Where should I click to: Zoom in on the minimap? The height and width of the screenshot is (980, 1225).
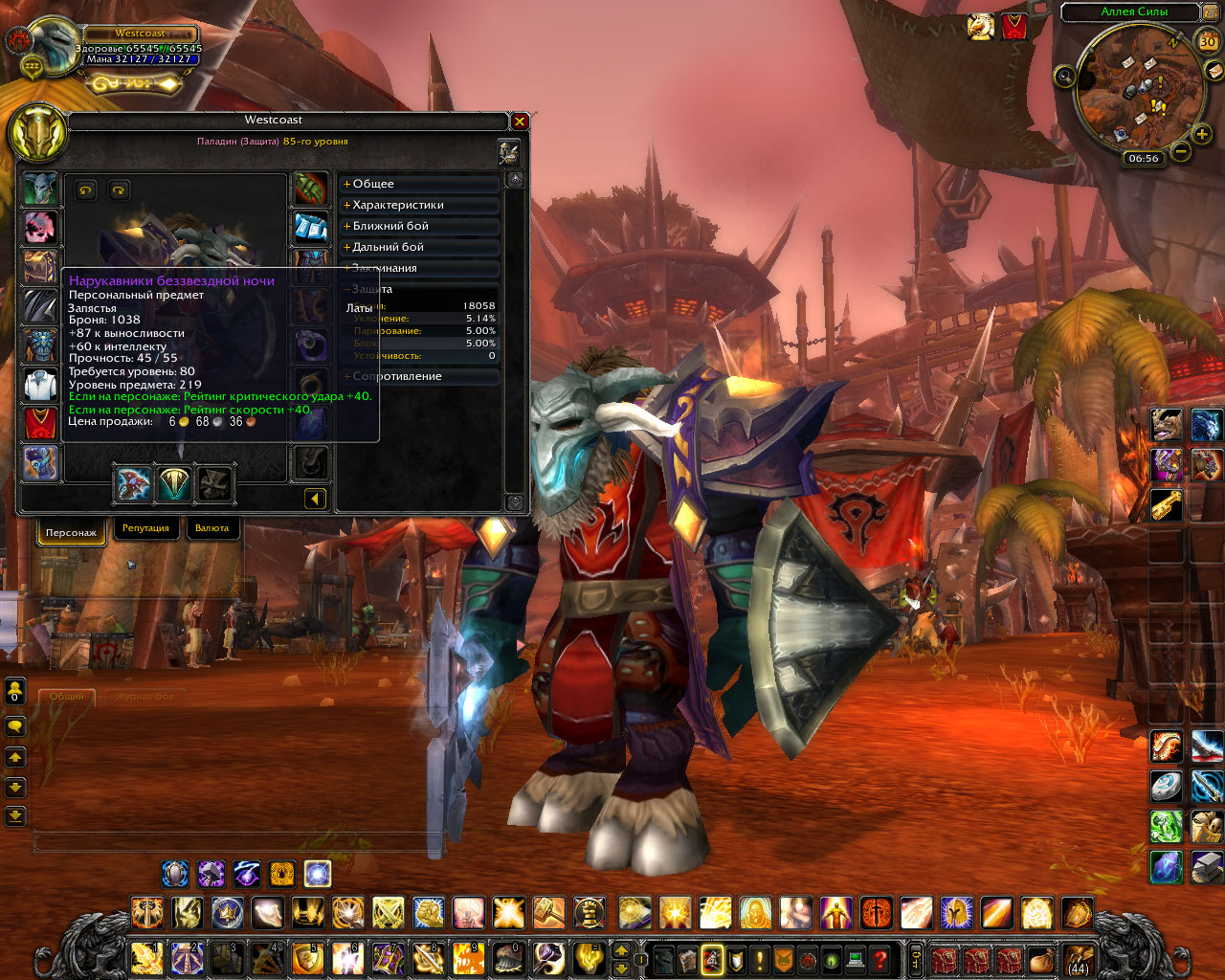[1202, 135]
